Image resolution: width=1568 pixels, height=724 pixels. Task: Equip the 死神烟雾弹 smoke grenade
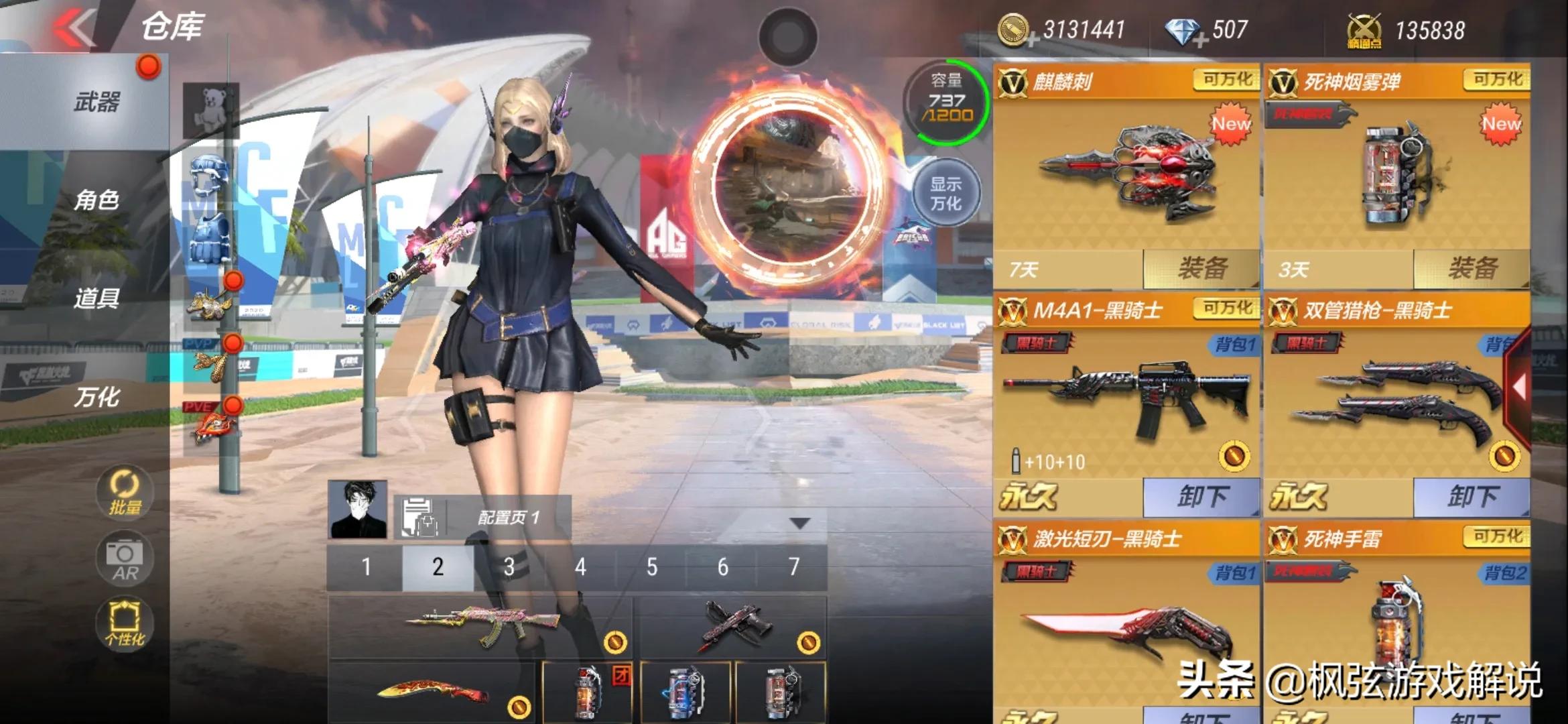pos(1472,269)
